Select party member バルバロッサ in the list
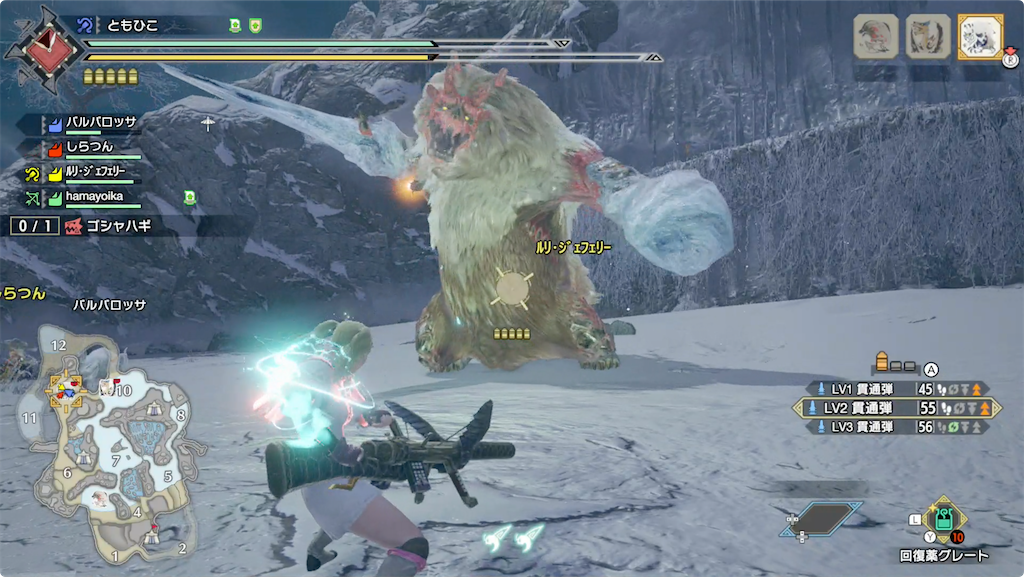This screenshot has height=577, width=1024. pyautogui.click(x=100, y=123)
